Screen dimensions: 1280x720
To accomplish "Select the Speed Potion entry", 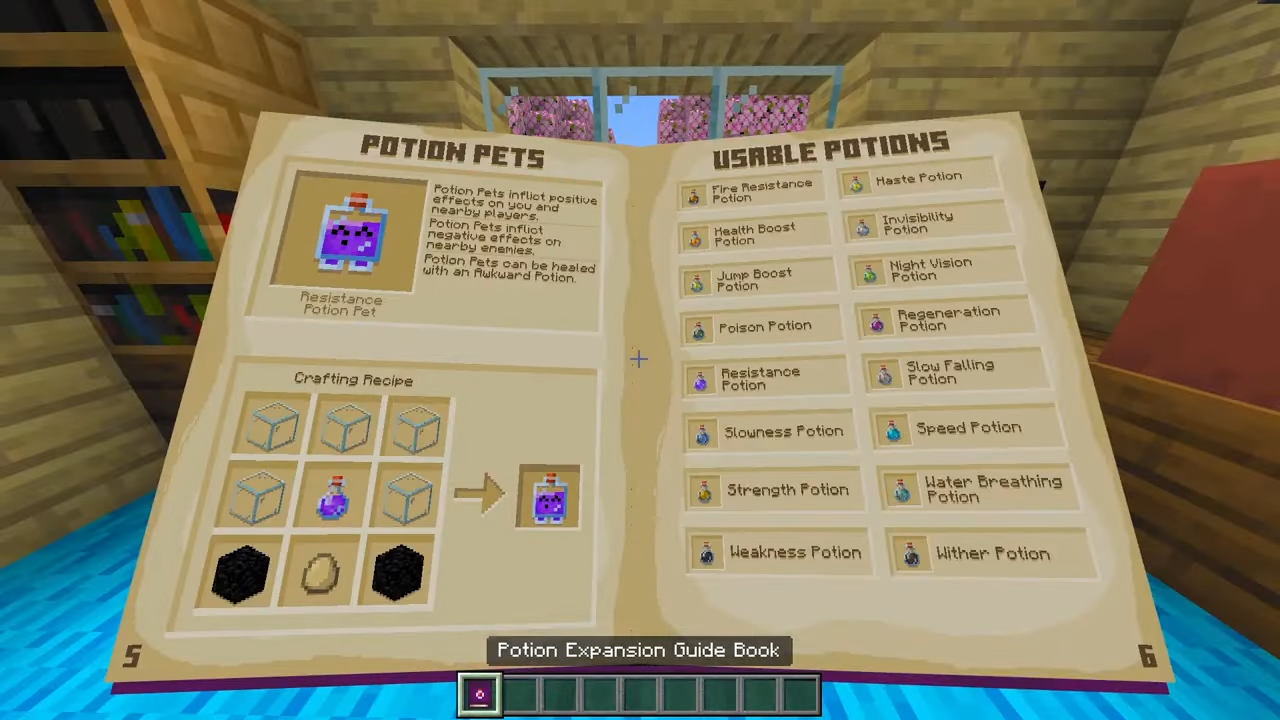I will coord(967,428).
